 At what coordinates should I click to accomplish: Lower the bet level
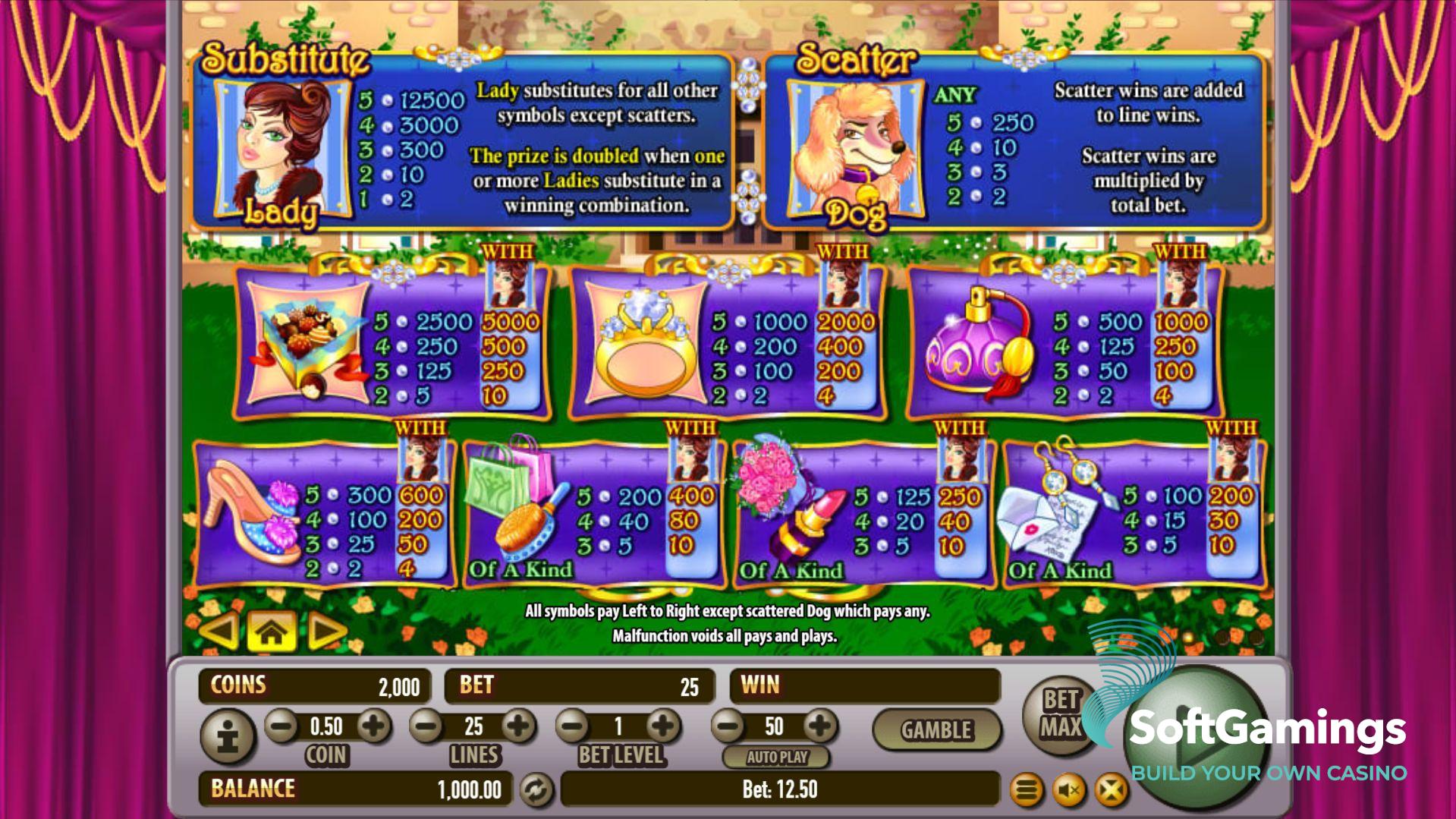click(x=574, y=726)
